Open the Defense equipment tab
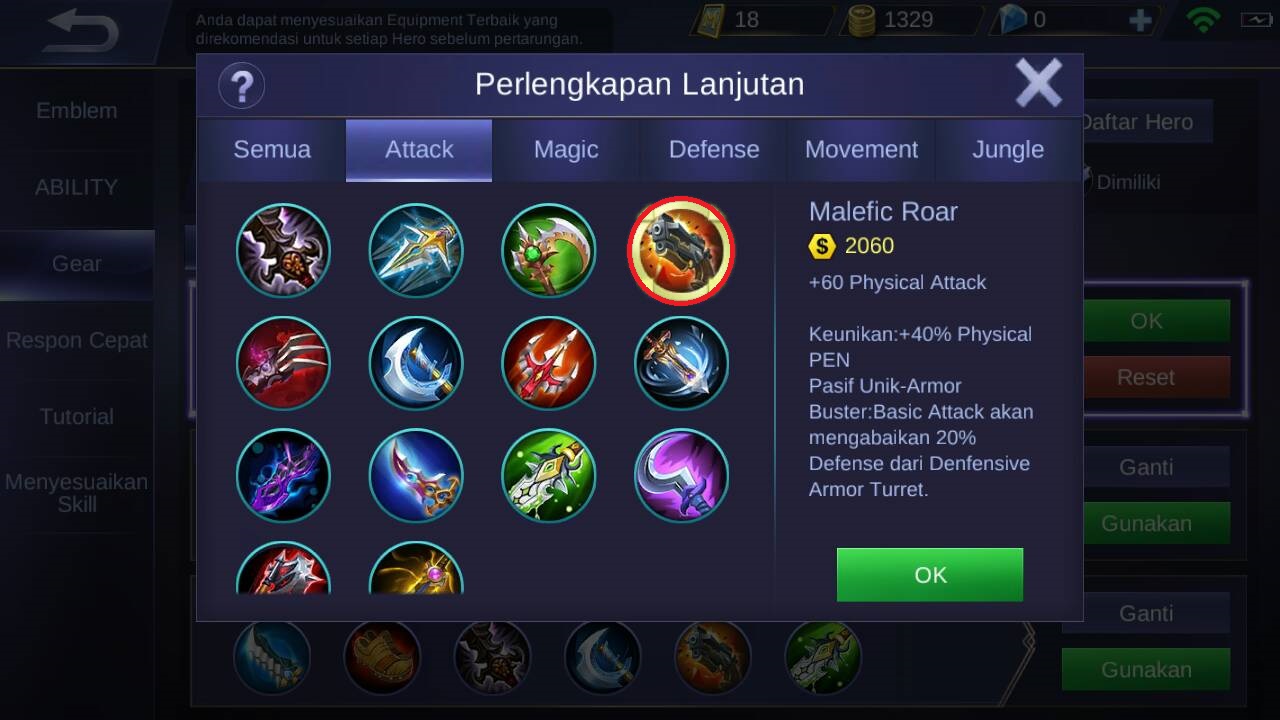 click(x=714, y=150)
